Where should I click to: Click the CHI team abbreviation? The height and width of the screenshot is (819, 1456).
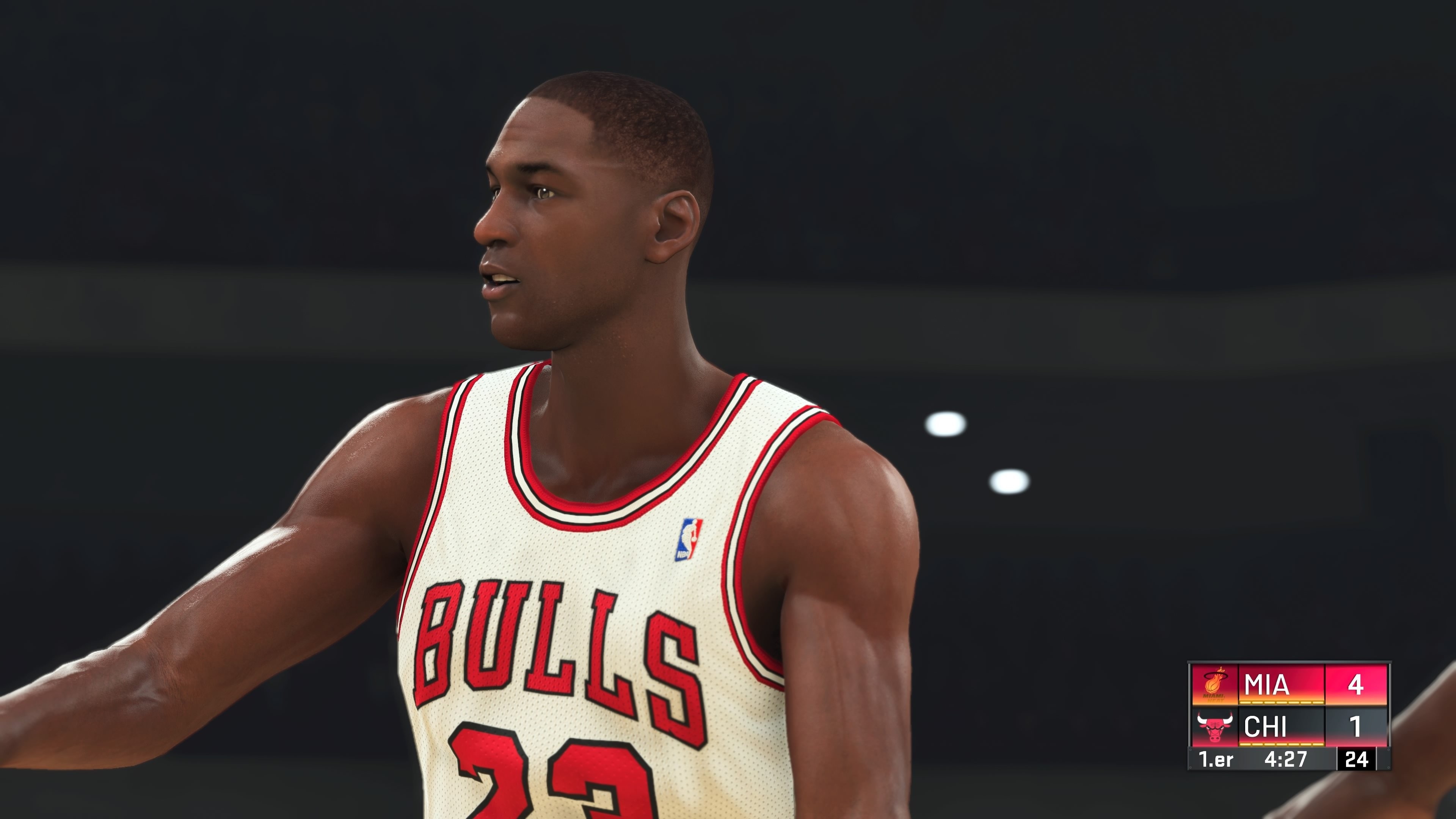[x=1266, y=727]
